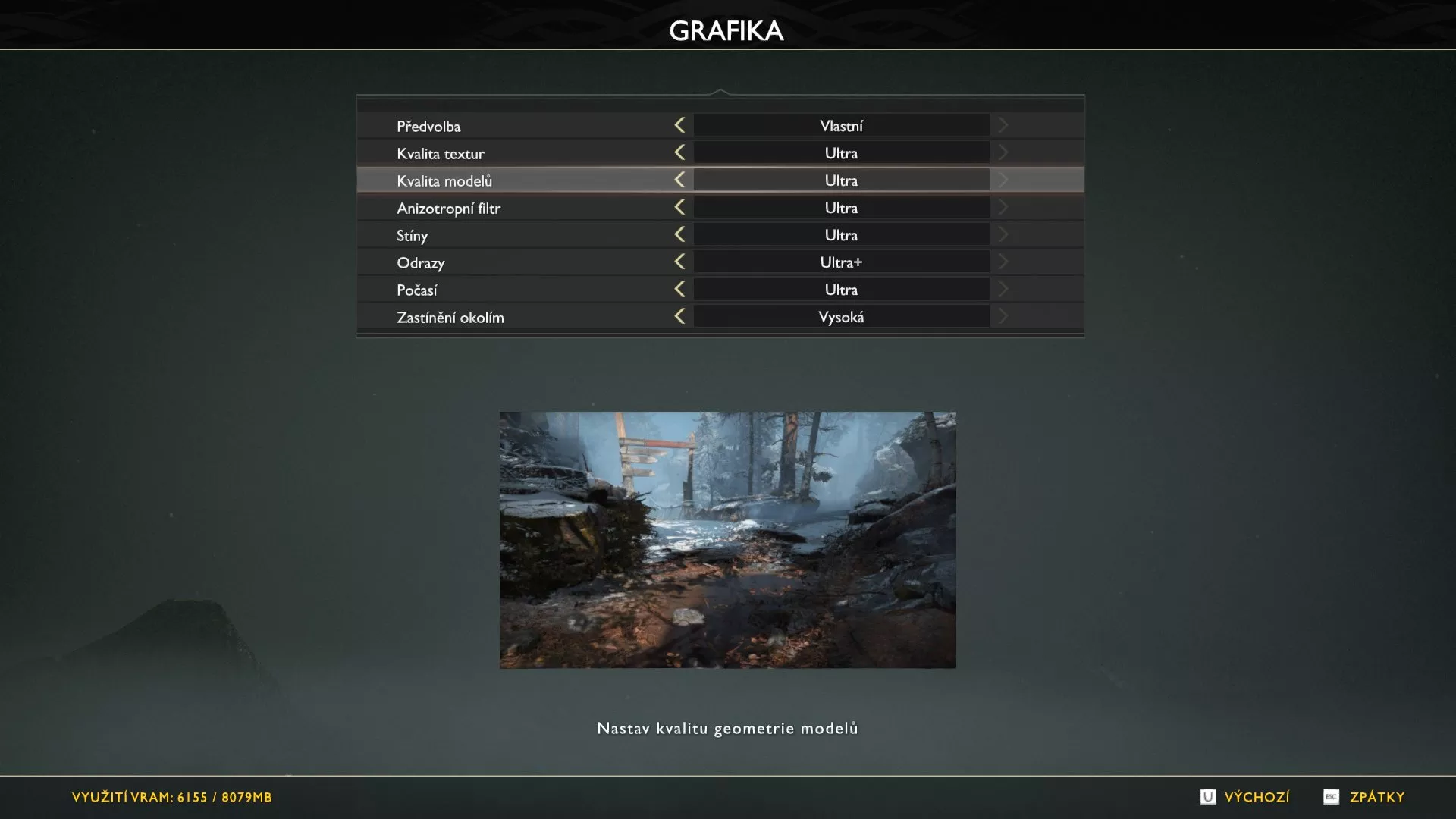Viewport: 1456px width, 819px height.
Task: Click the right chevron for Odrazy
Action: click(x=1003, y=262)
